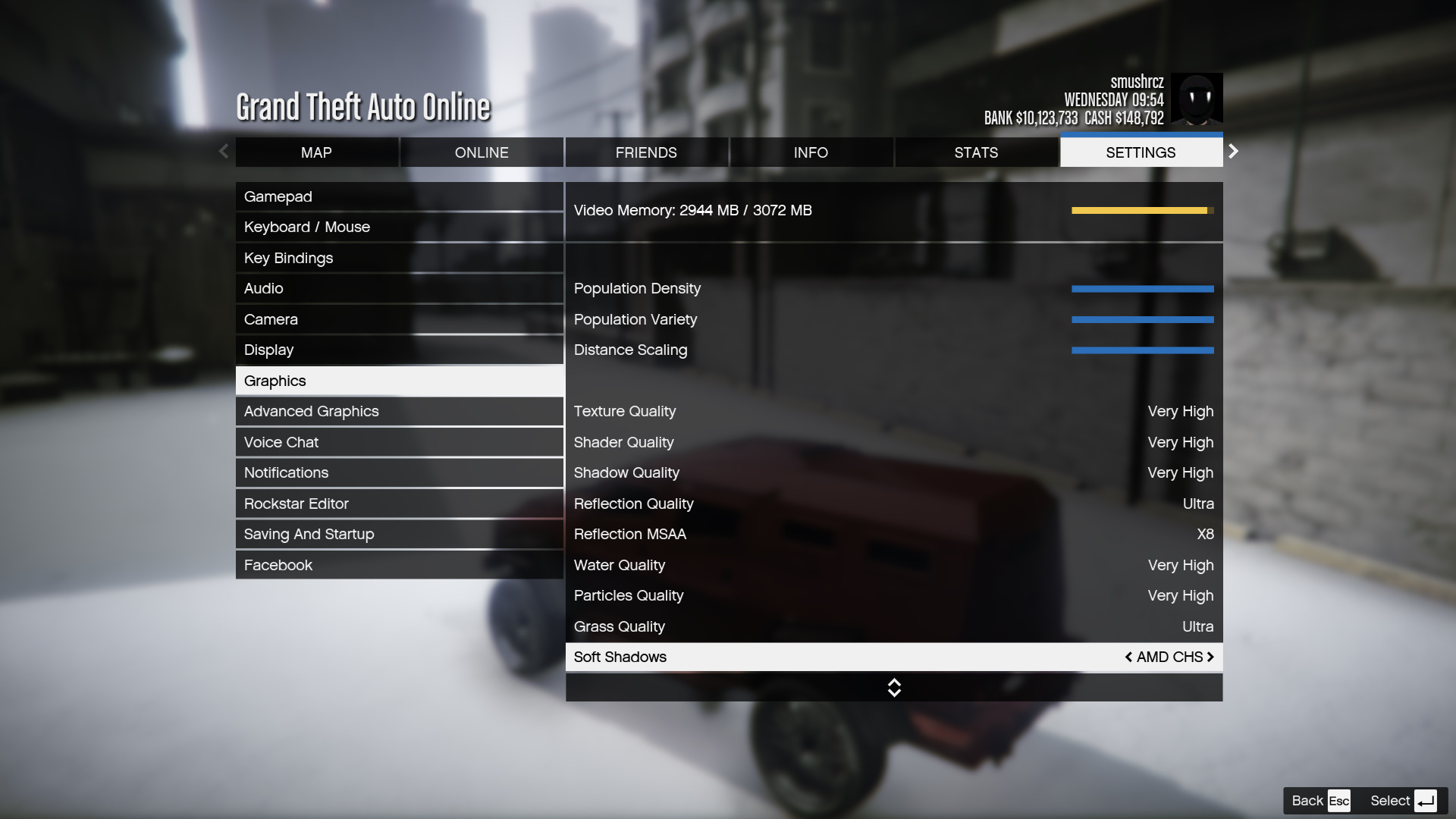Click left arrow next to AMD CHS
Image resolution: width=1456 pixels, height=819 pixels.
pos(1128,657)
